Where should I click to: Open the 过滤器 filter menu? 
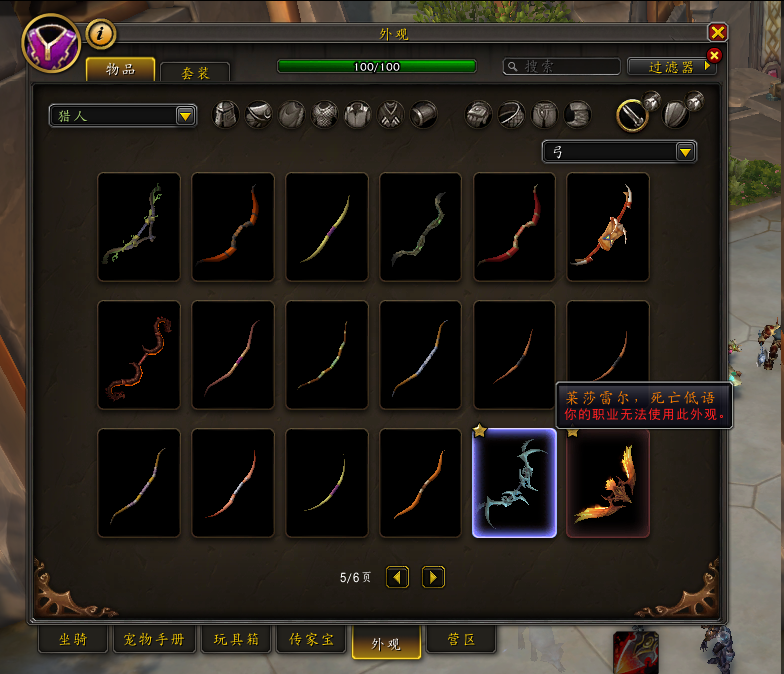pos(672,67)
